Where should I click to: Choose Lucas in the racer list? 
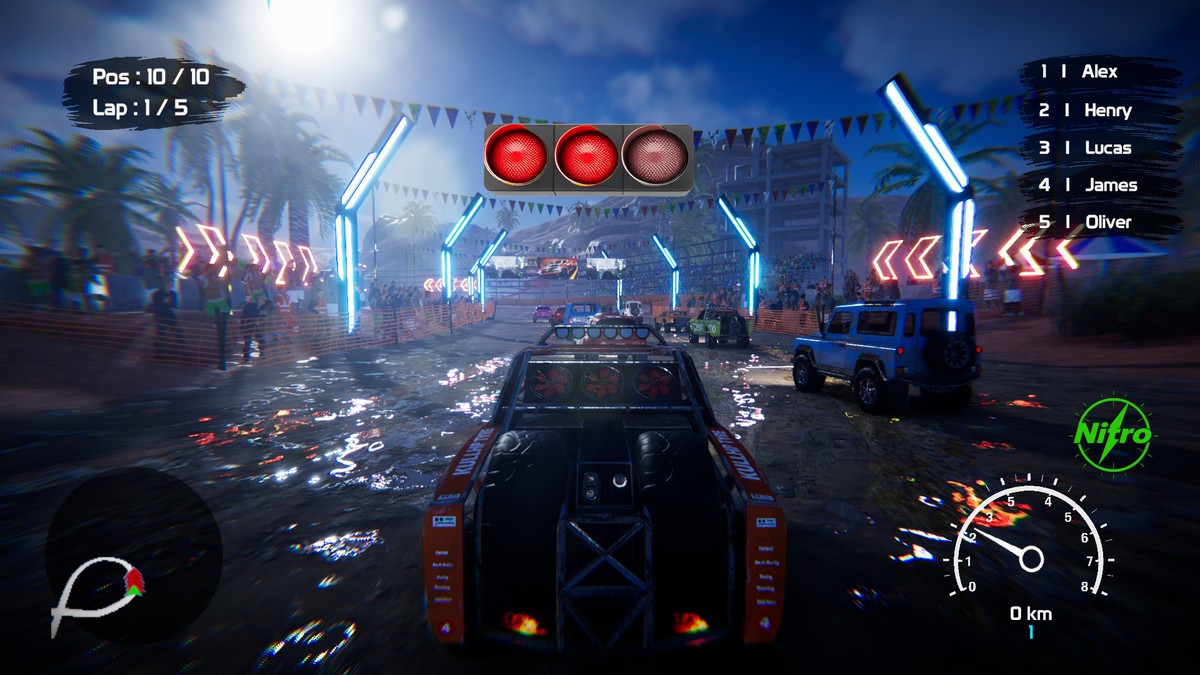[1098, 148]
